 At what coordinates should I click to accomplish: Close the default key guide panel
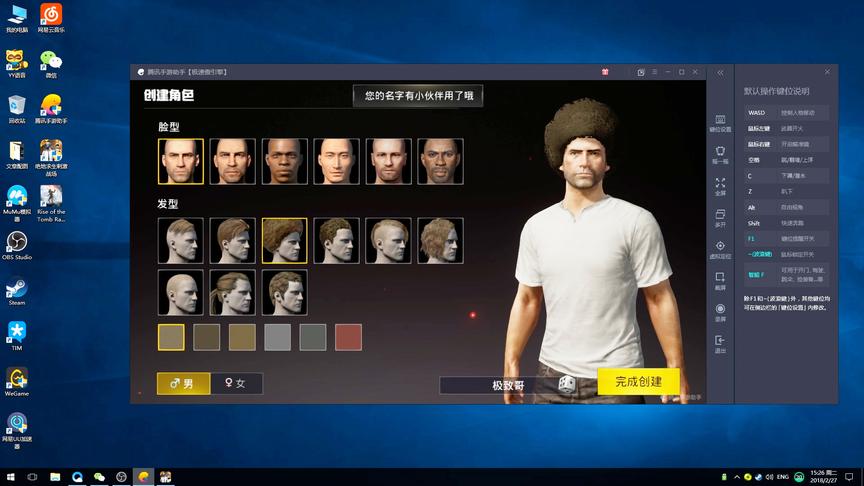827,72
